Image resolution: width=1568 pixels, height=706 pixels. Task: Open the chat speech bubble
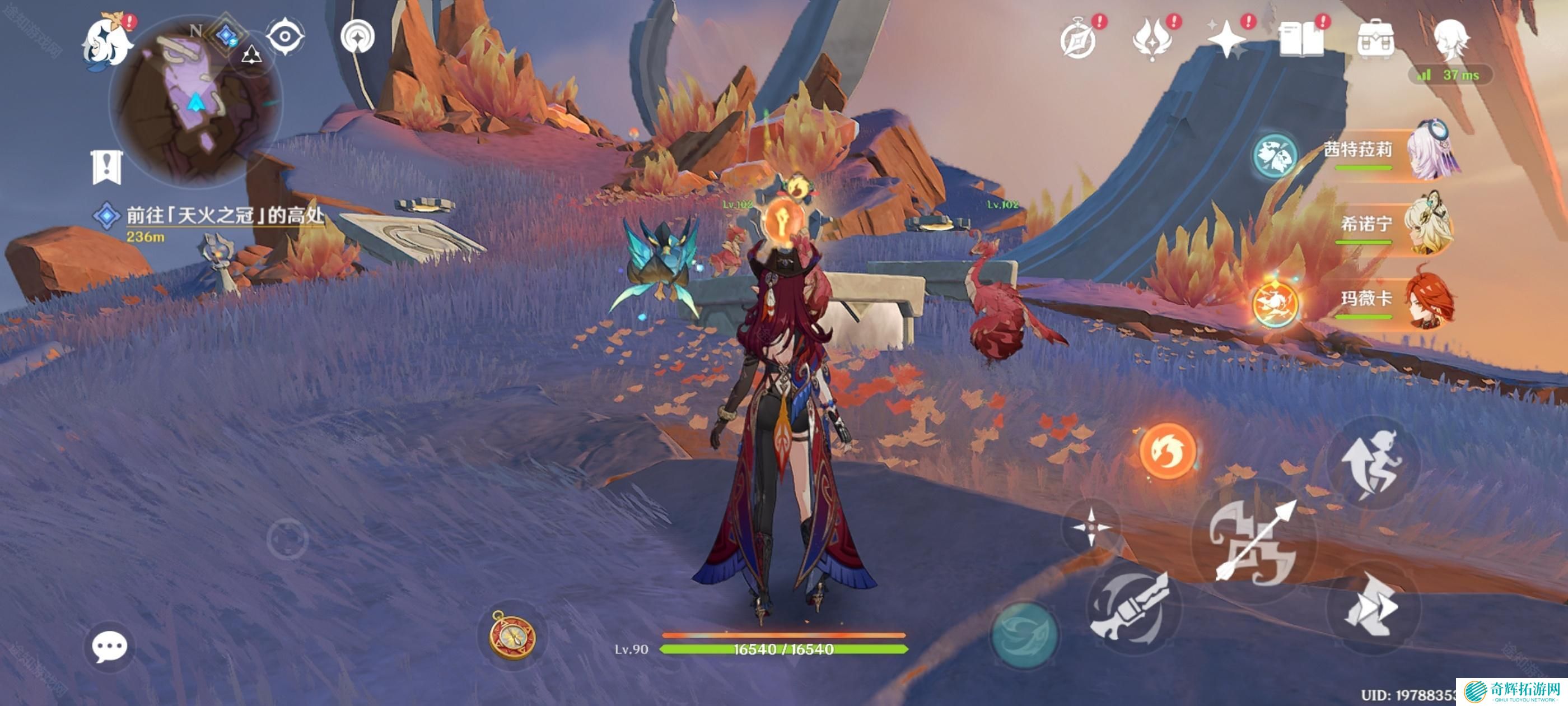coord(110,646)
